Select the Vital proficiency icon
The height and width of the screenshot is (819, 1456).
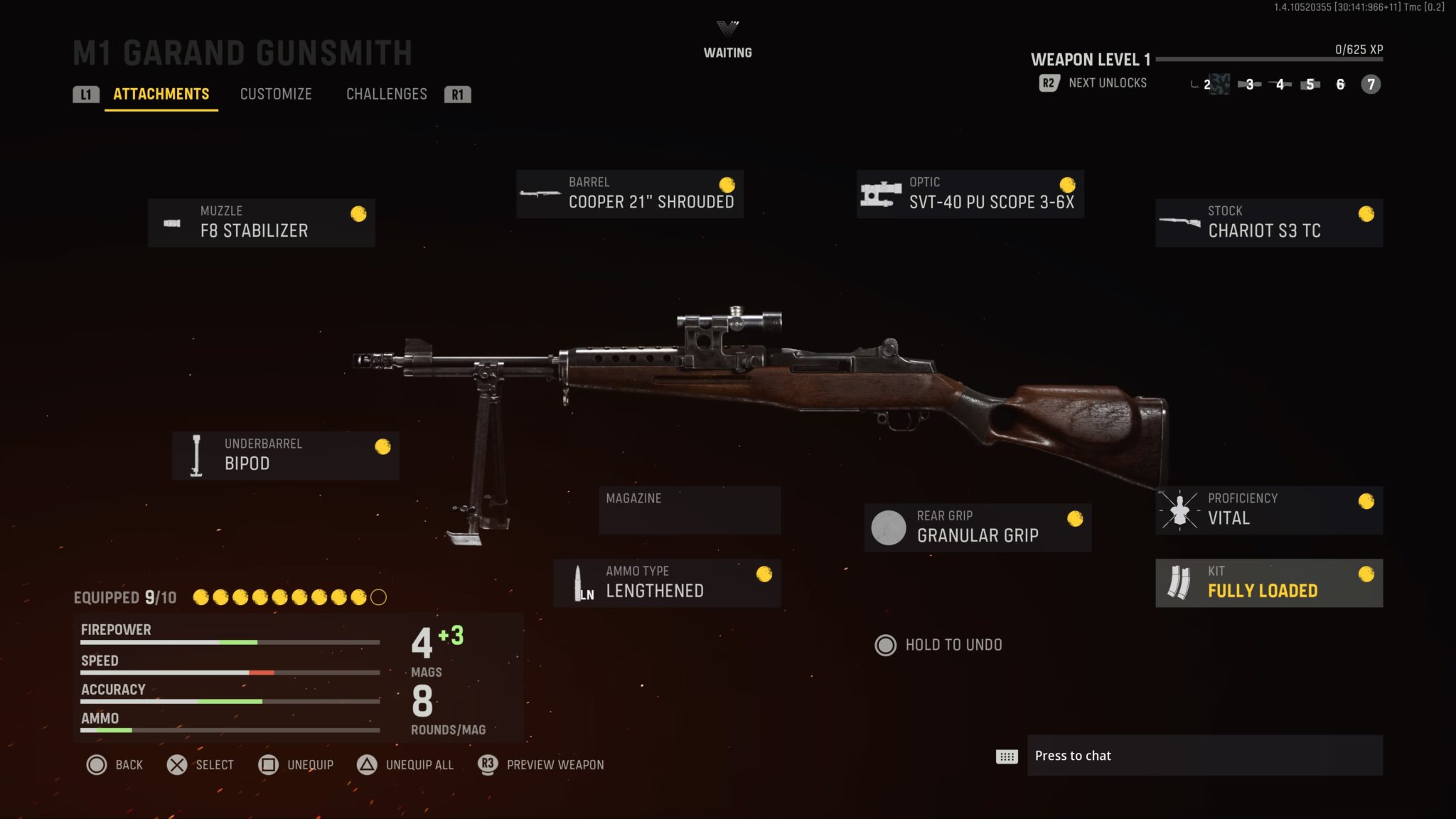click(1179, 509)
